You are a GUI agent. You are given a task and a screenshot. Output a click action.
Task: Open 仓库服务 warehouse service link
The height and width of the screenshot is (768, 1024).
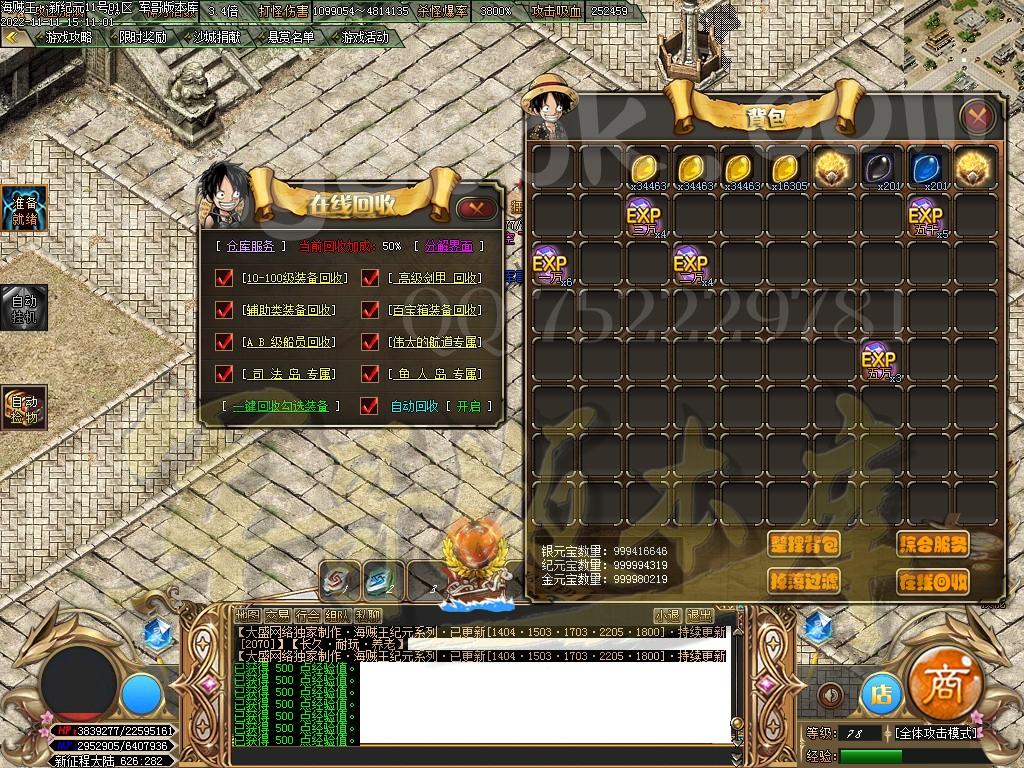[x=249, y=245]
